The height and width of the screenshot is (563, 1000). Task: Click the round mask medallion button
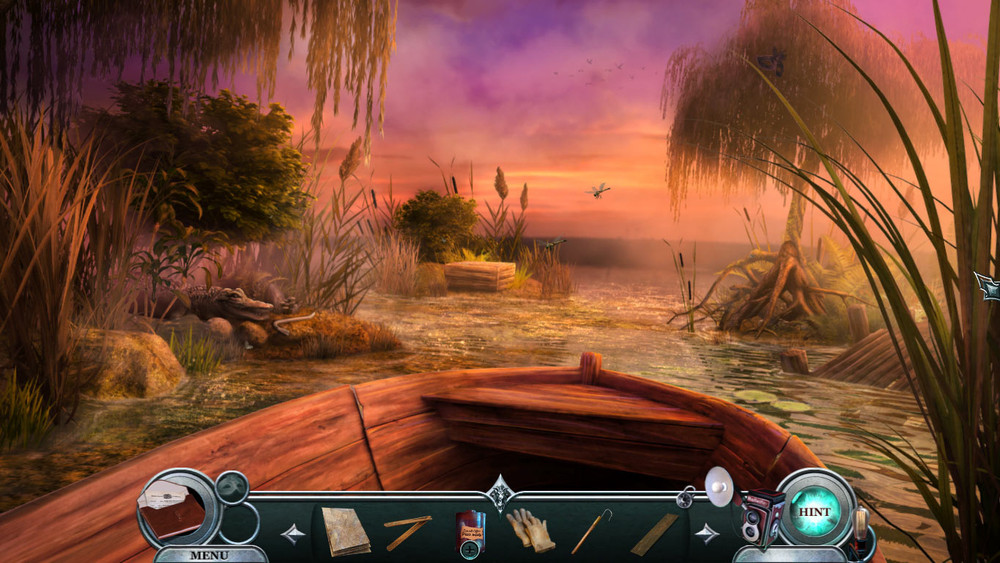pyautogui.click(x=233, y=487)
